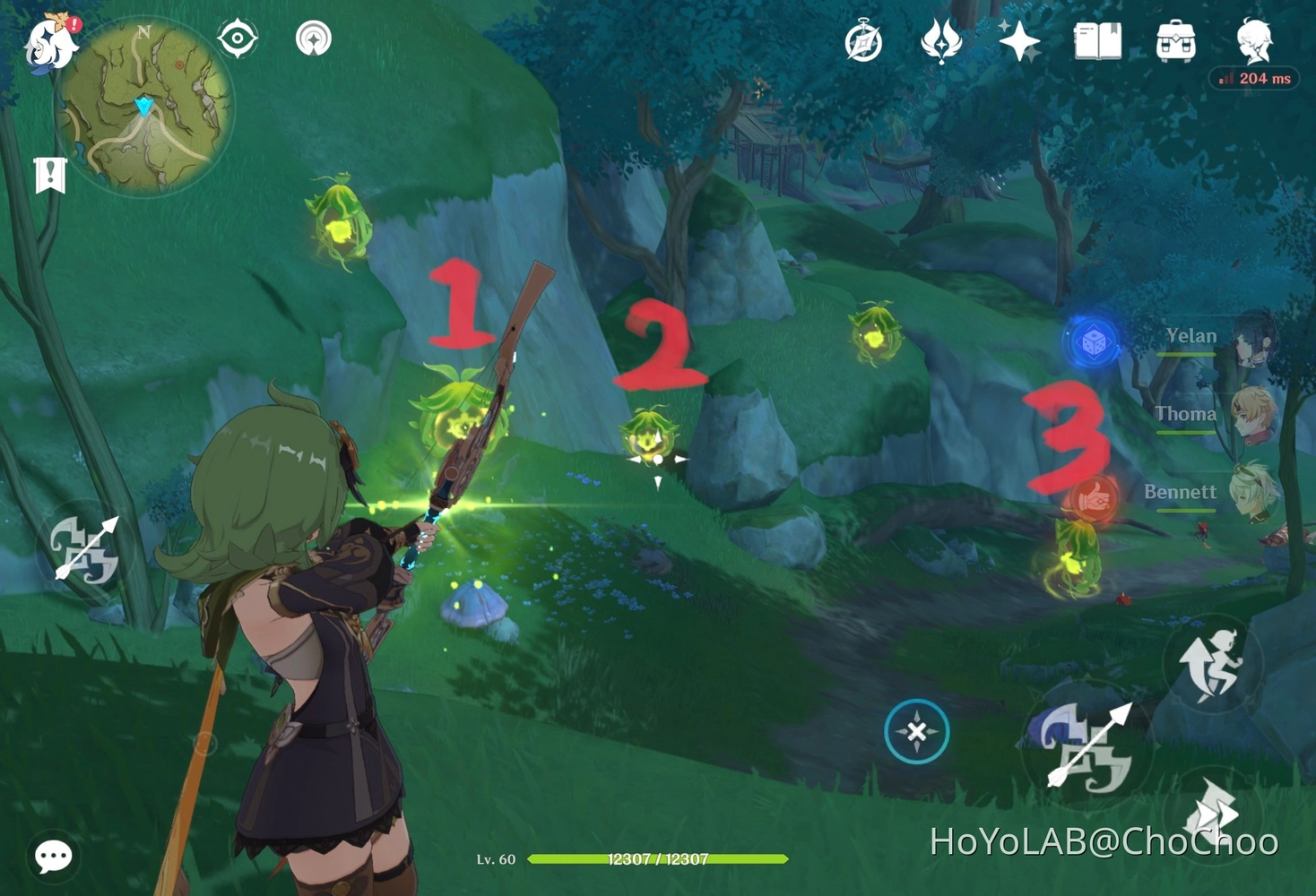Open the in-game chat bubble
Viewport: 1316px width, 896px height.
click(52, 857)
